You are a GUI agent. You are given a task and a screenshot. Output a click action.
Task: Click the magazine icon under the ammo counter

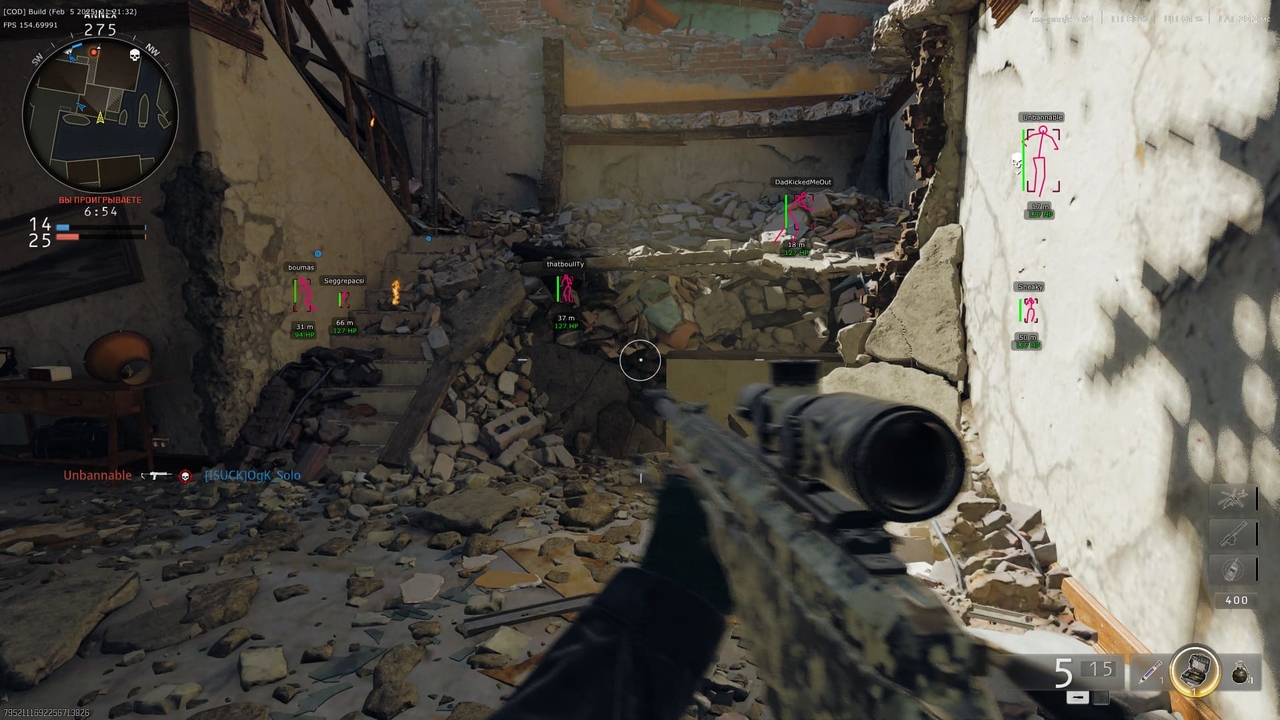click(1080, 695)
